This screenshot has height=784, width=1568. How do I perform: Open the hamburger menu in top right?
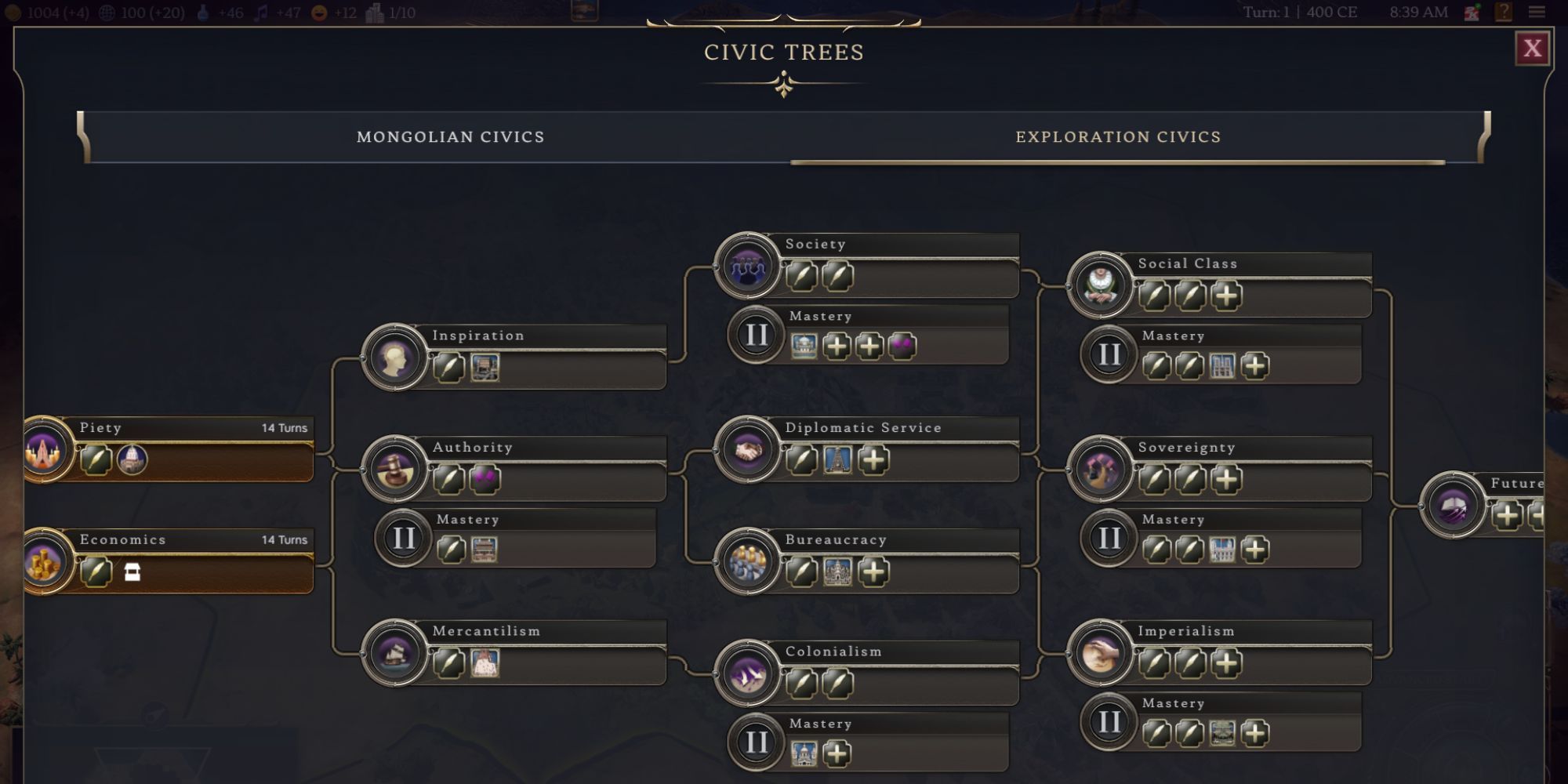point(1537,12)
